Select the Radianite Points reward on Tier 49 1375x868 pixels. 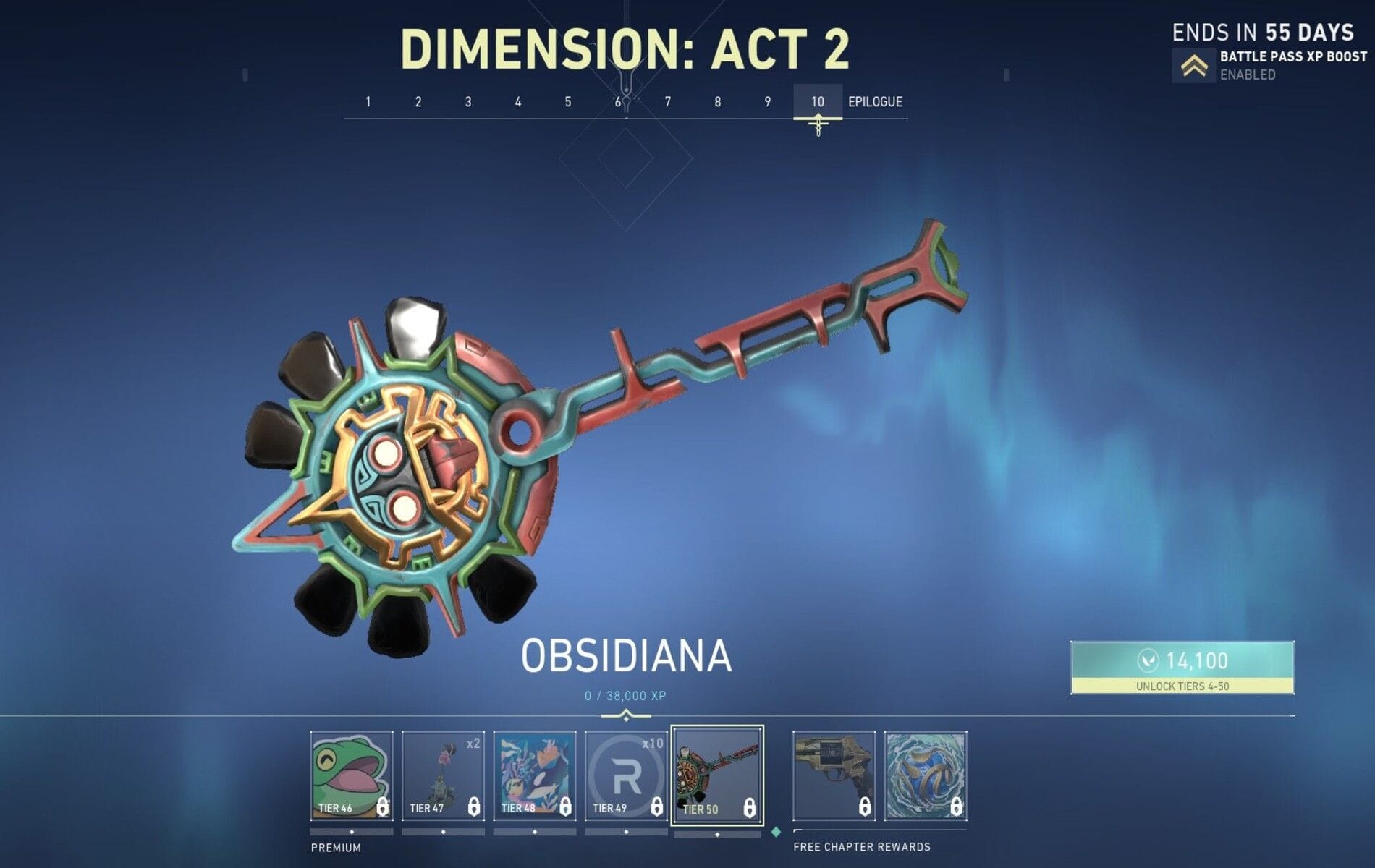click(x=625, y=774)
